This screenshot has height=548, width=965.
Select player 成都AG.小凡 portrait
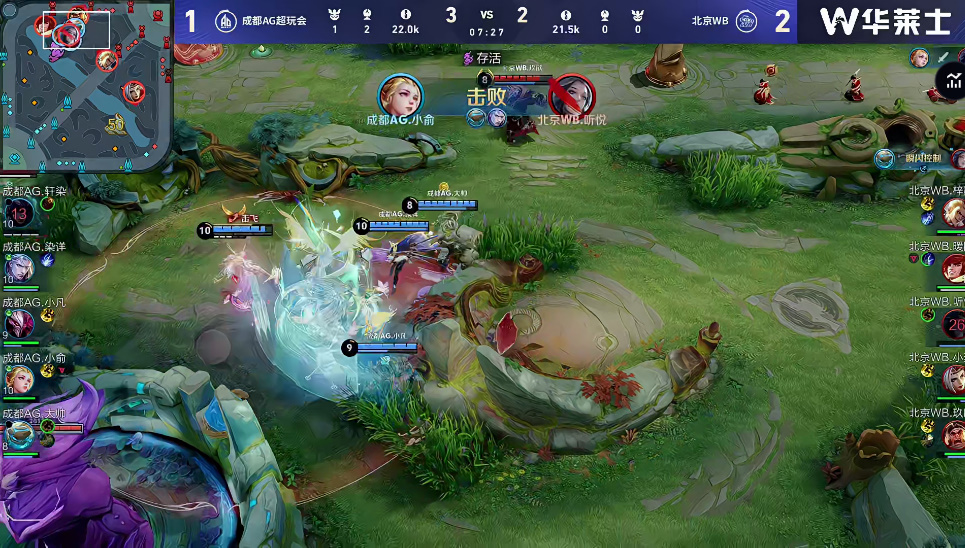click(19, 322)
